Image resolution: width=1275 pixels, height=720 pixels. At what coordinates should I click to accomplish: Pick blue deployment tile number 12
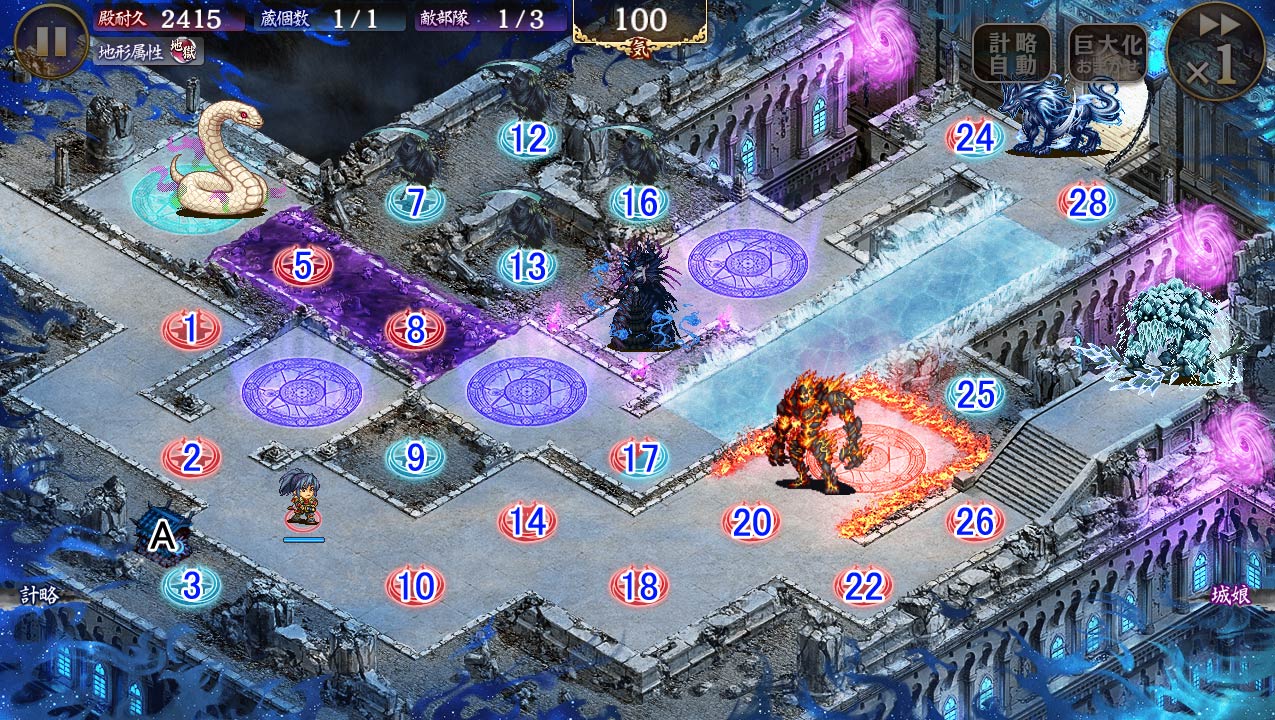pos(528,139)
